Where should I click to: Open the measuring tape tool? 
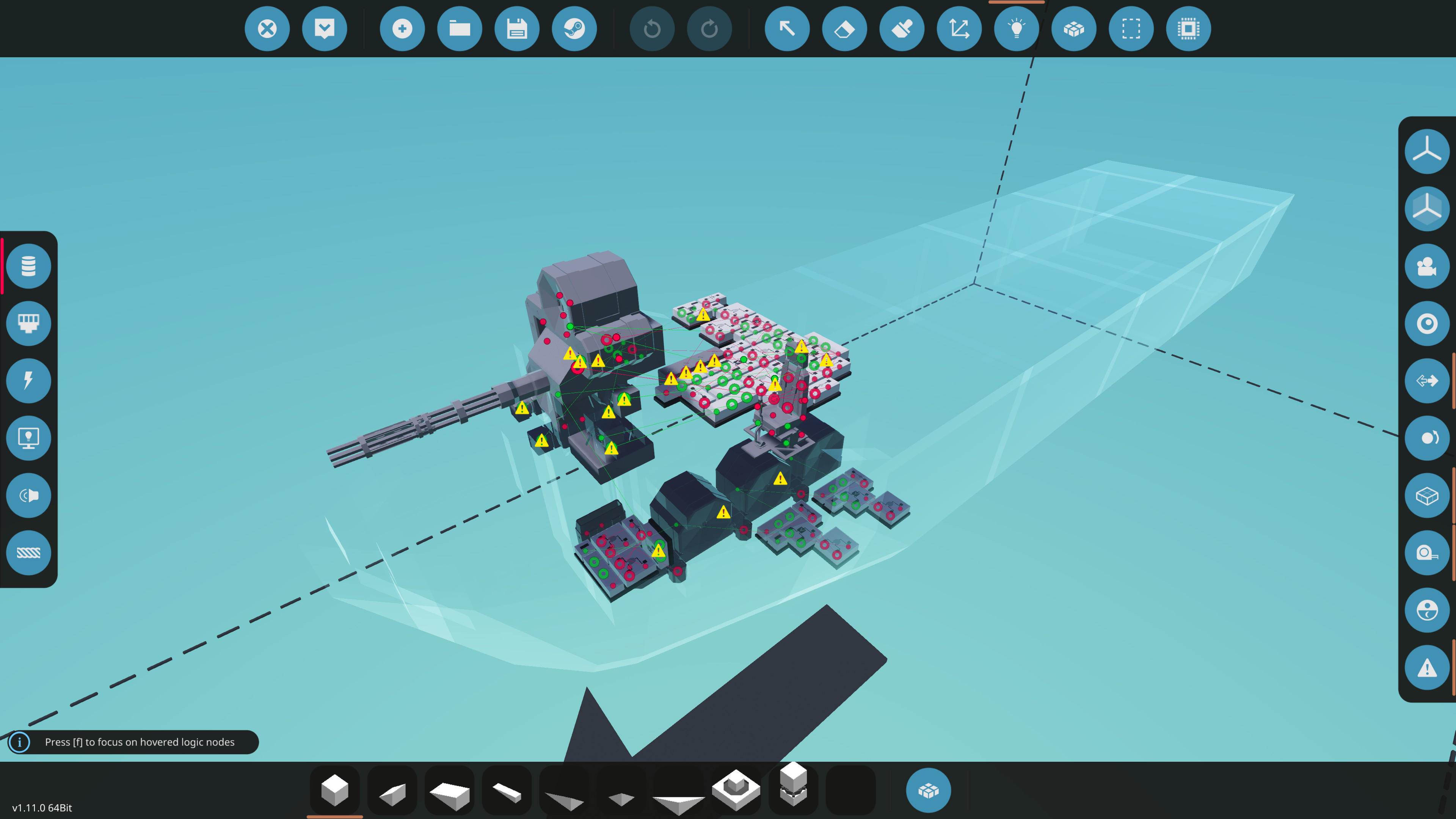point(1427,553)
